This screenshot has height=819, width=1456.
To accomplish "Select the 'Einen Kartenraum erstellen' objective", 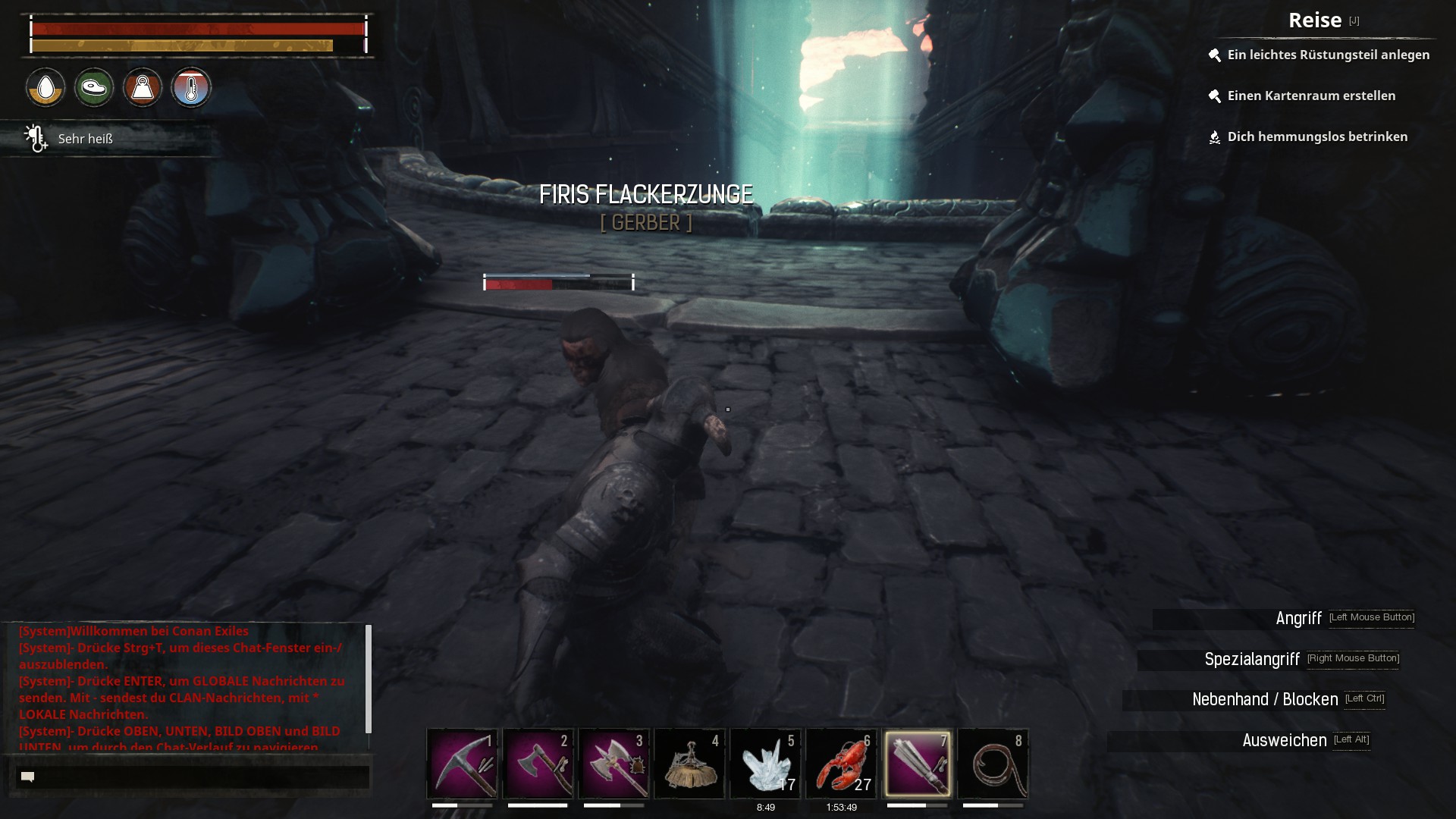I will tap(1311, 96).
